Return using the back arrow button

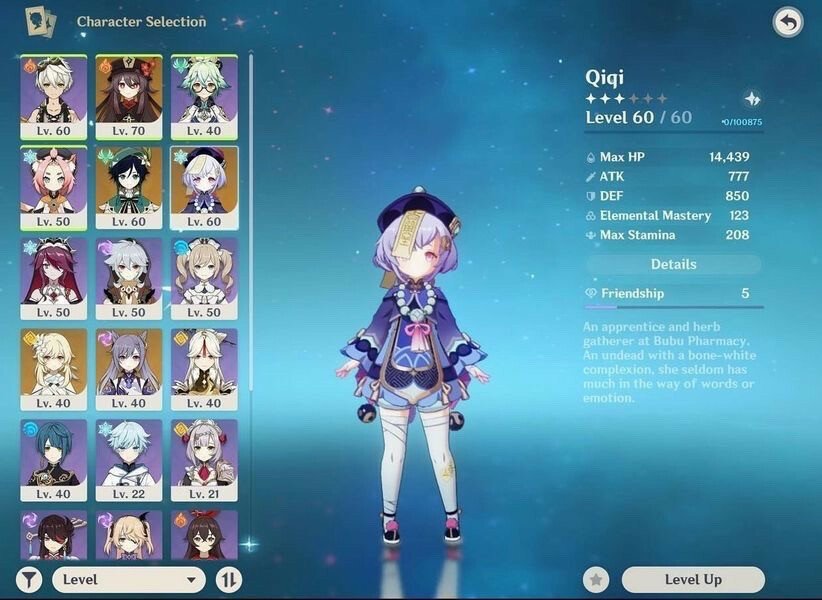point(787,23)
